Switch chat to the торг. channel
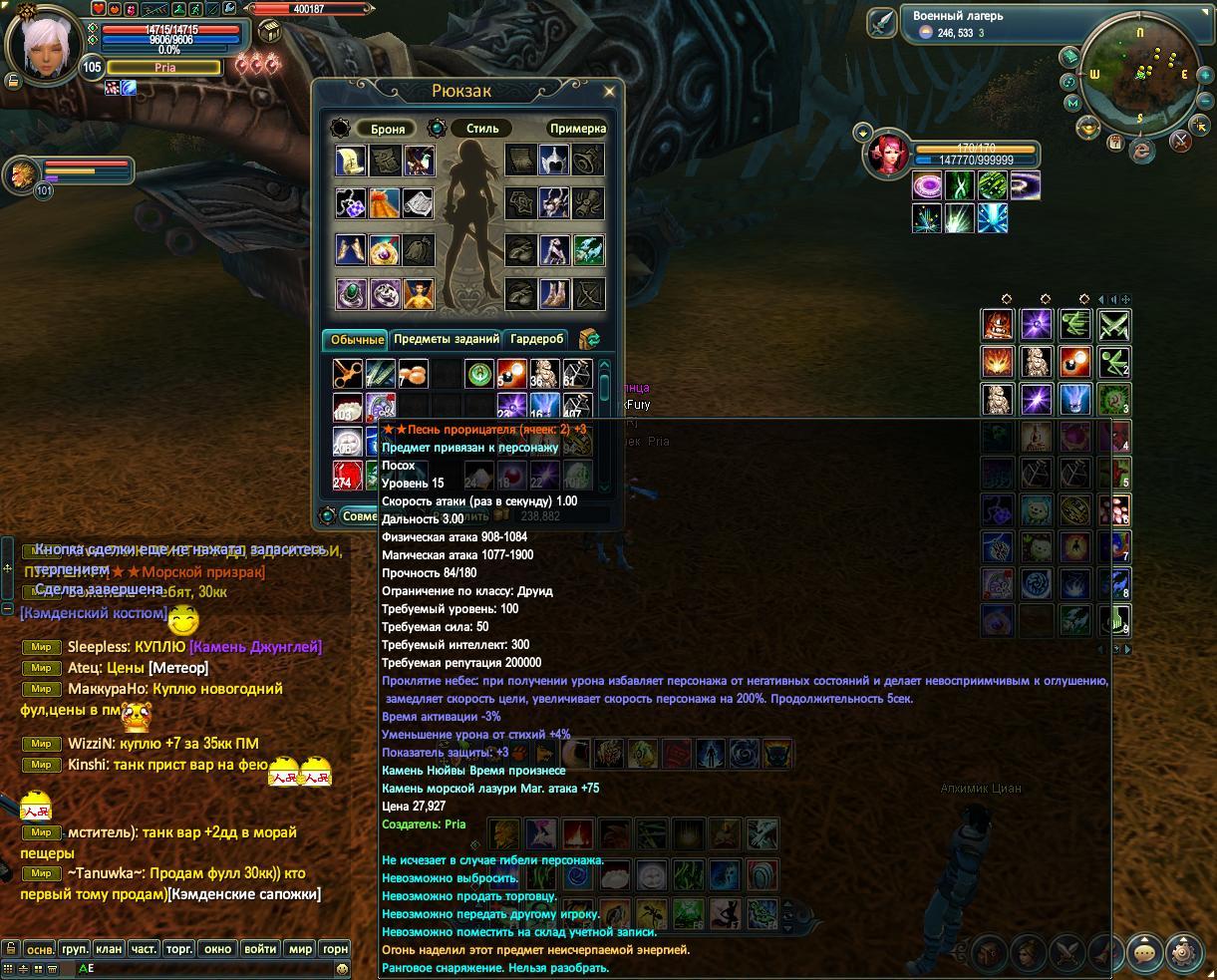 pyautogui.click(x=178, y=949)
